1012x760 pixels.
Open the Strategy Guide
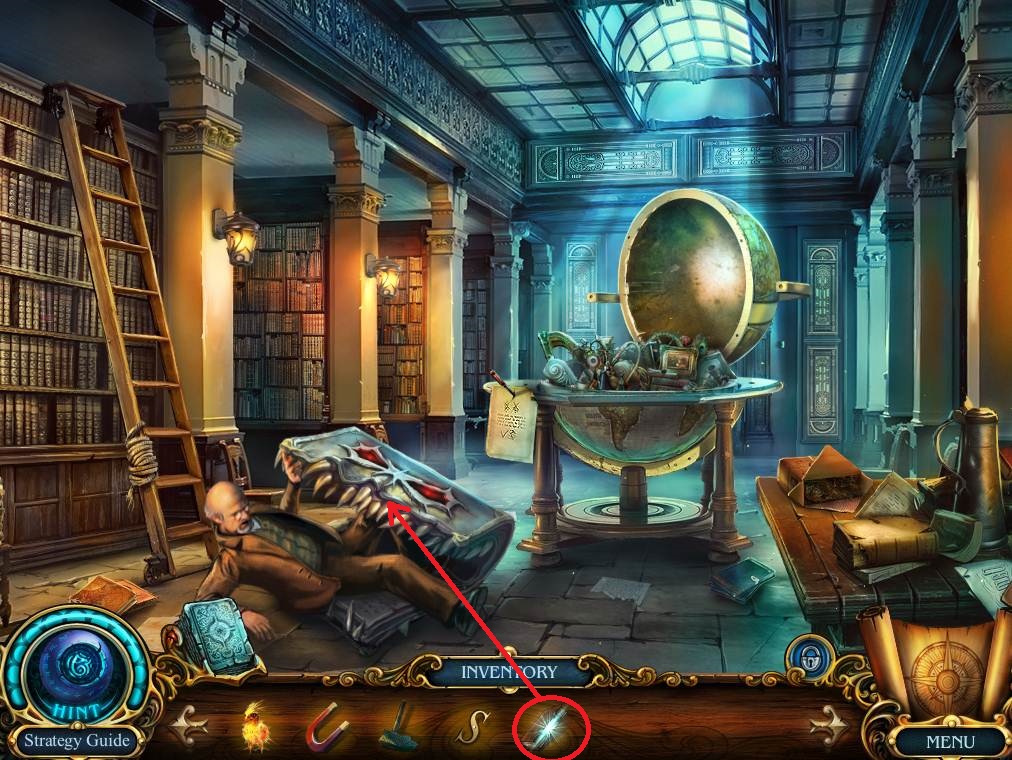point(77,741)
